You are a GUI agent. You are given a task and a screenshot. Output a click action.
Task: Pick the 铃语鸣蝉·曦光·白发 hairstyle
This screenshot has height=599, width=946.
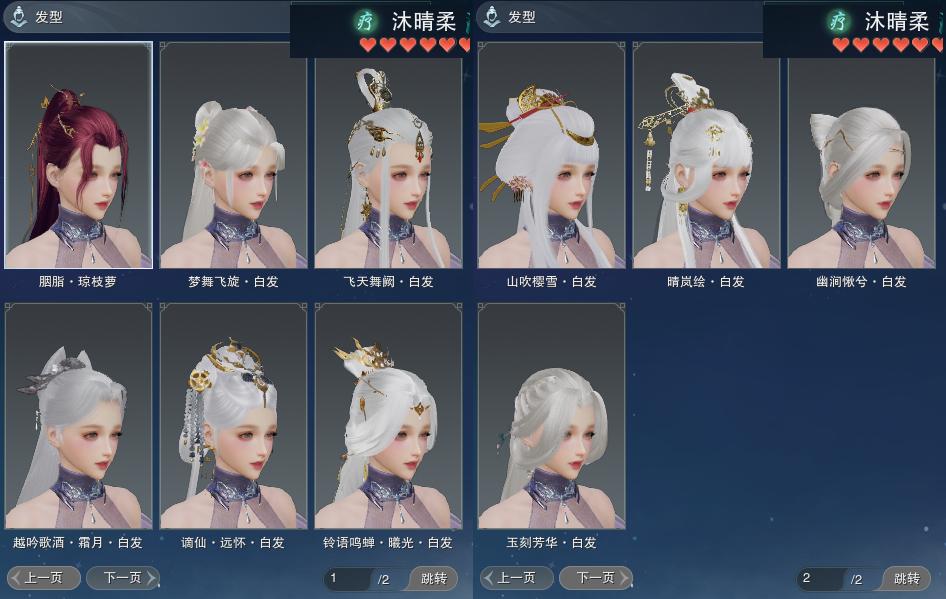[388, 416]
